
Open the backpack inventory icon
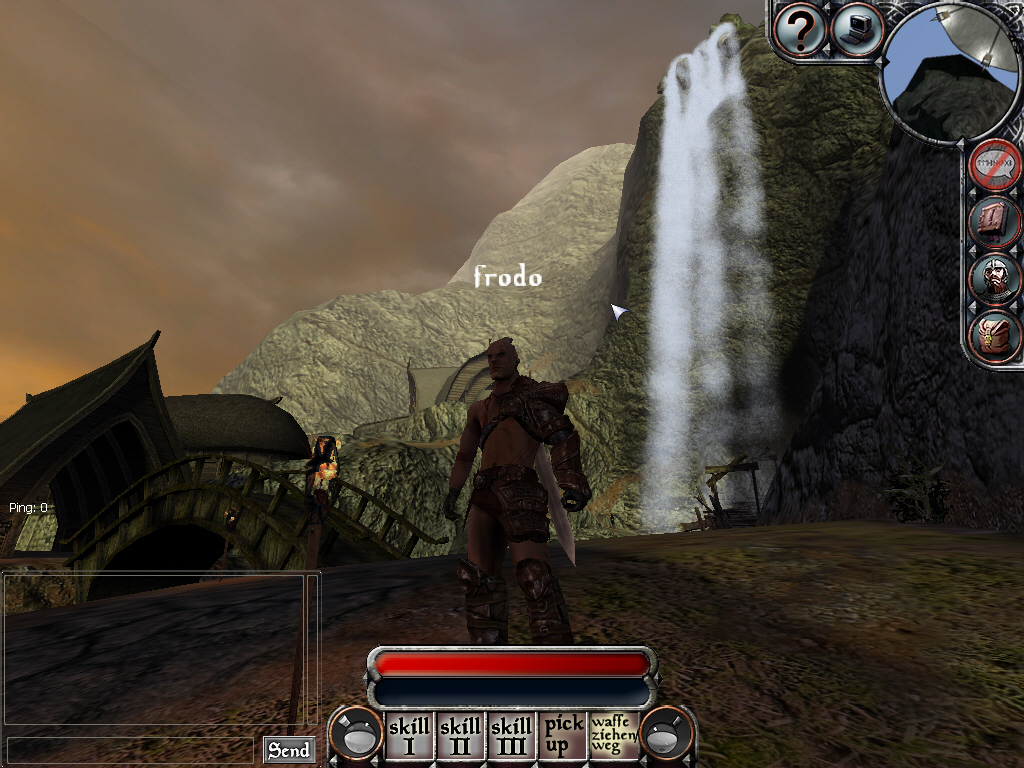tap(995, 335)
